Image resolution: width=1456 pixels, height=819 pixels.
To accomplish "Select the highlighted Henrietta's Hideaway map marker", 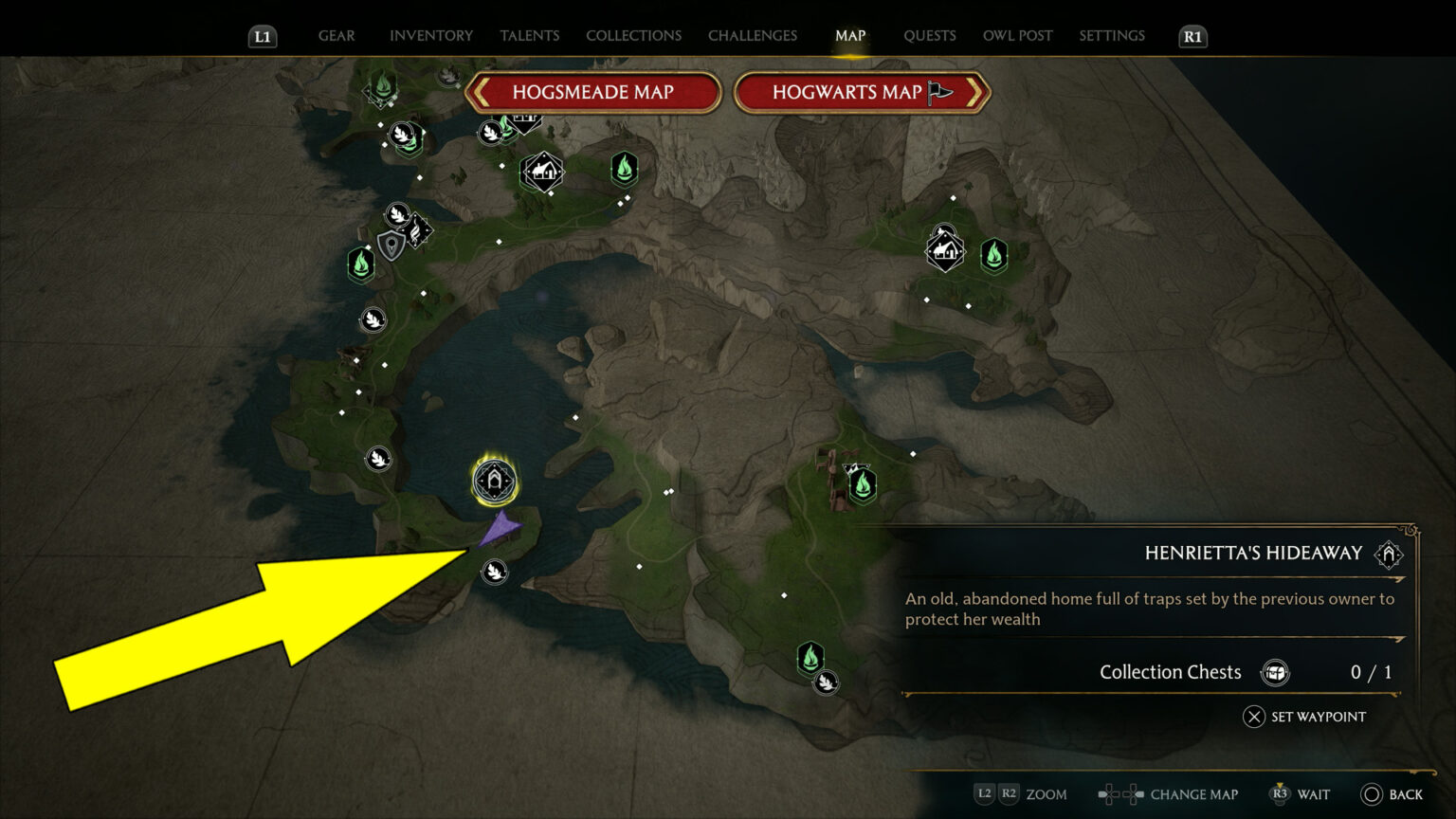I will click(x=495, y=482).
